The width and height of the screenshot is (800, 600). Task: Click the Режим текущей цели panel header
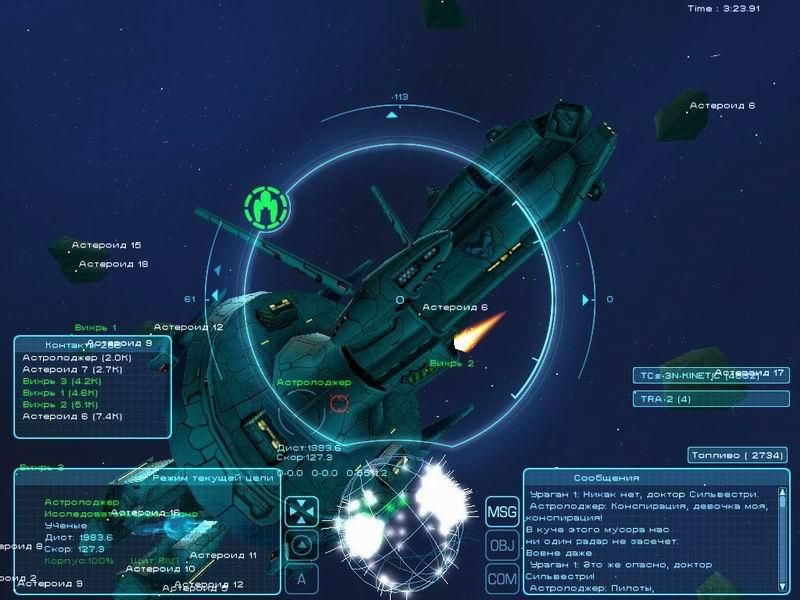[212, 478]
